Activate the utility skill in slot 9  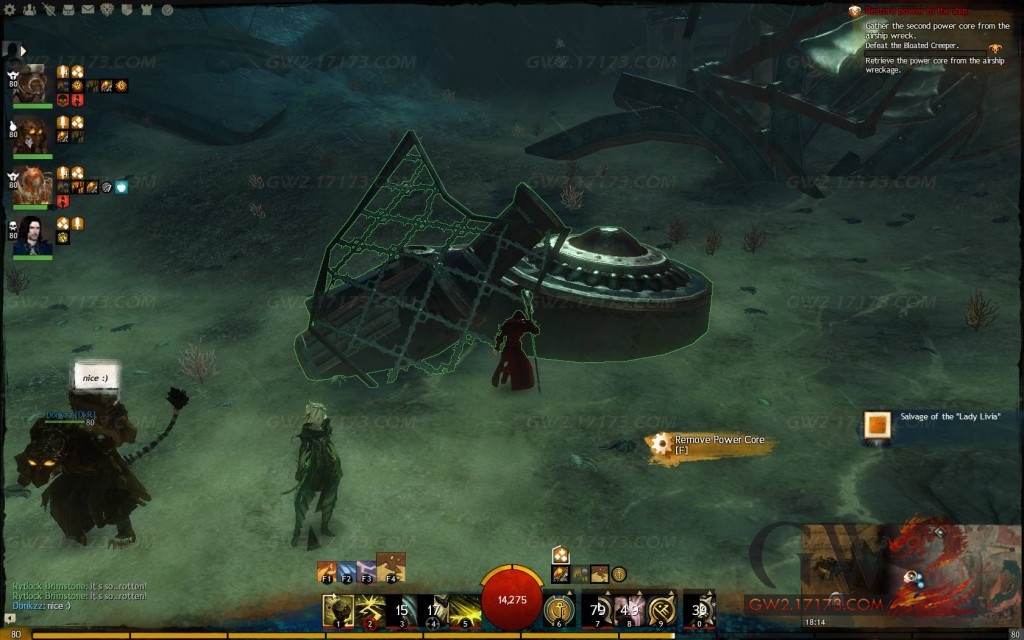(661, 610)
